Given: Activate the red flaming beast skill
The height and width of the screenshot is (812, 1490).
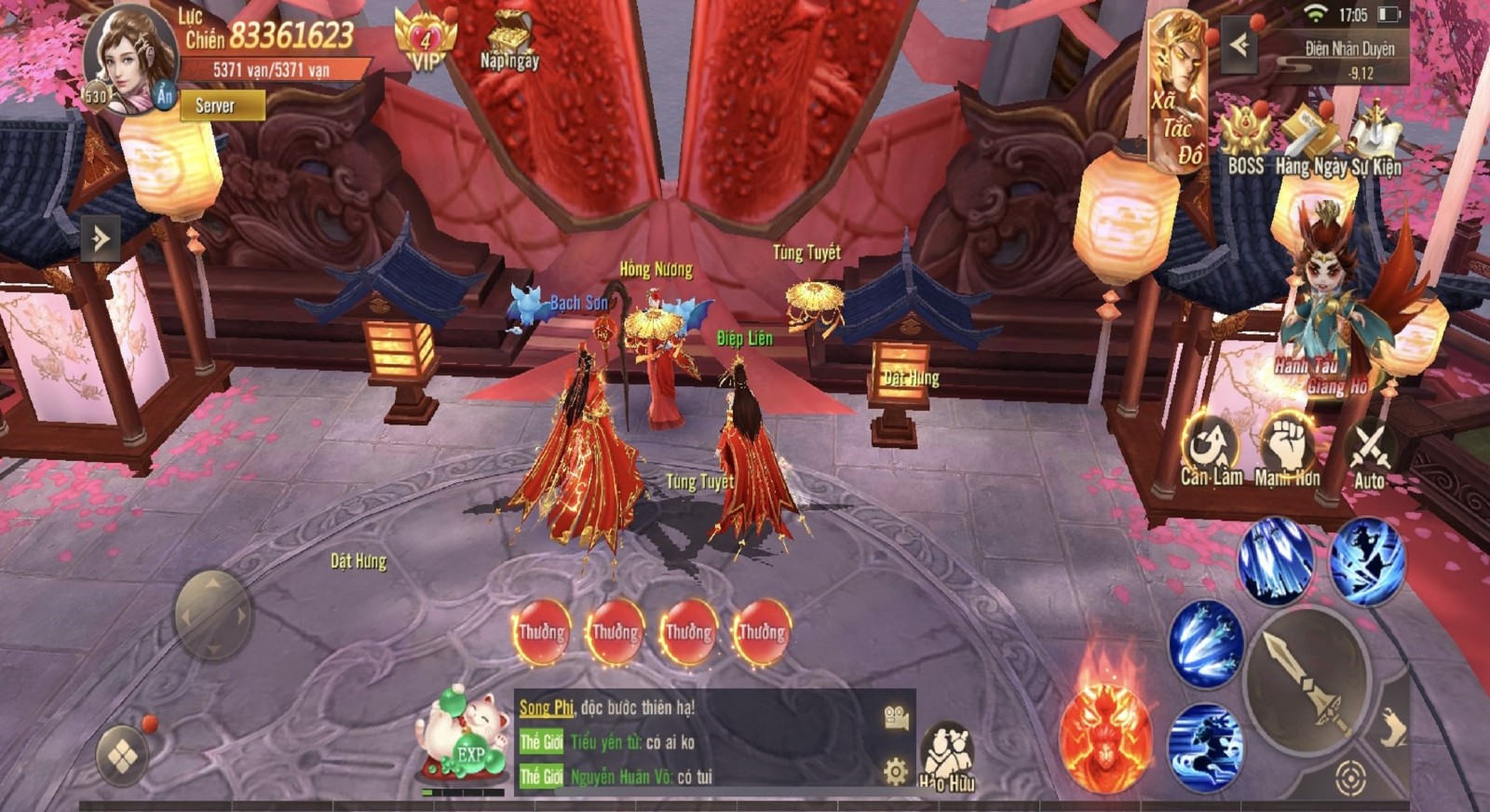Looking at the screenshot, I should (1105, 736).
